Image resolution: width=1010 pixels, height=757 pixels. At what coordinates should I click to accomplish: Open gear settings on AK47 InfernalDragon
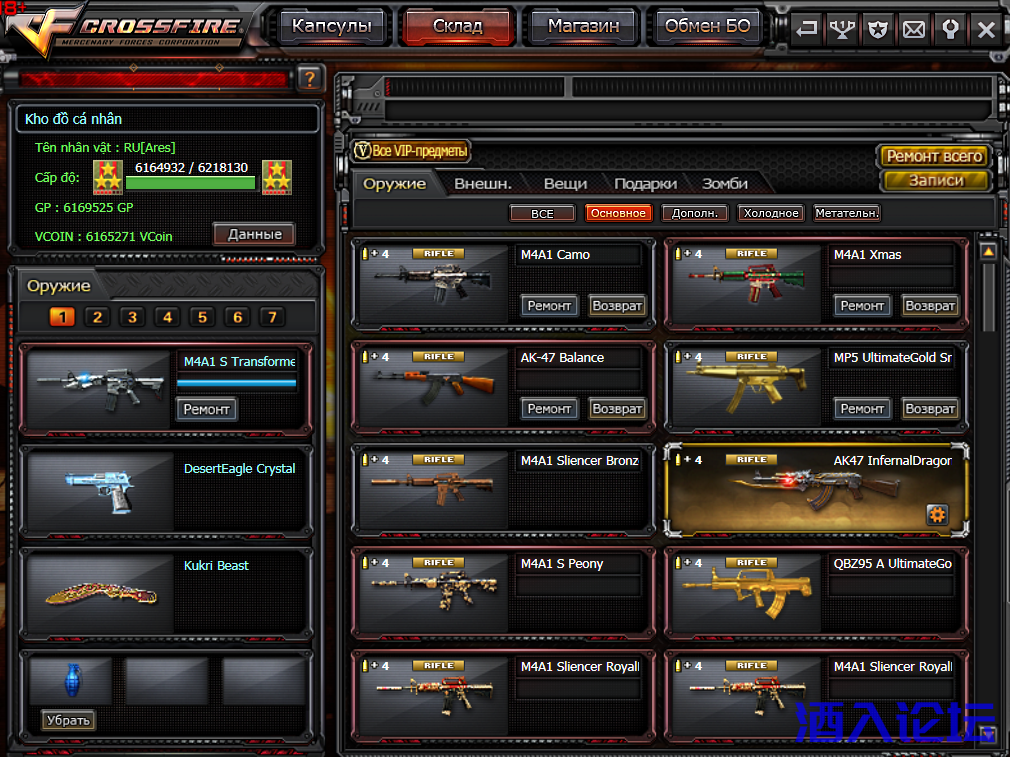pos(937,514)
